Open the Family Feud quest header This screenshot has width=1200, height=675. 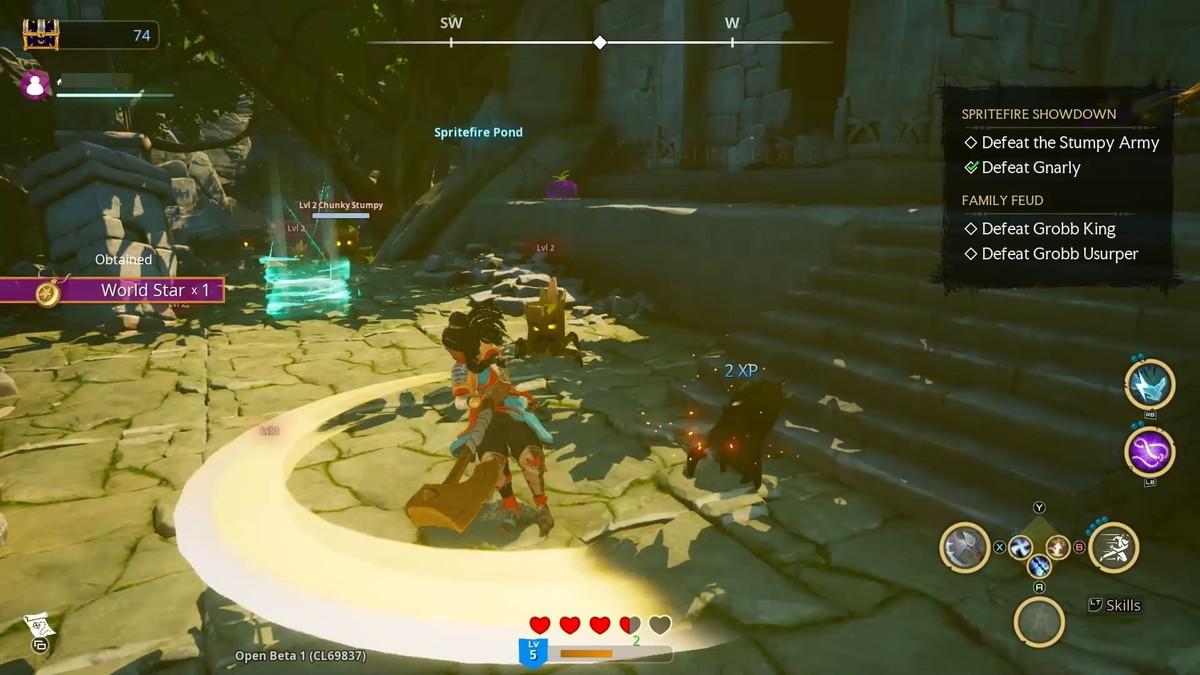pos(1002,200)
